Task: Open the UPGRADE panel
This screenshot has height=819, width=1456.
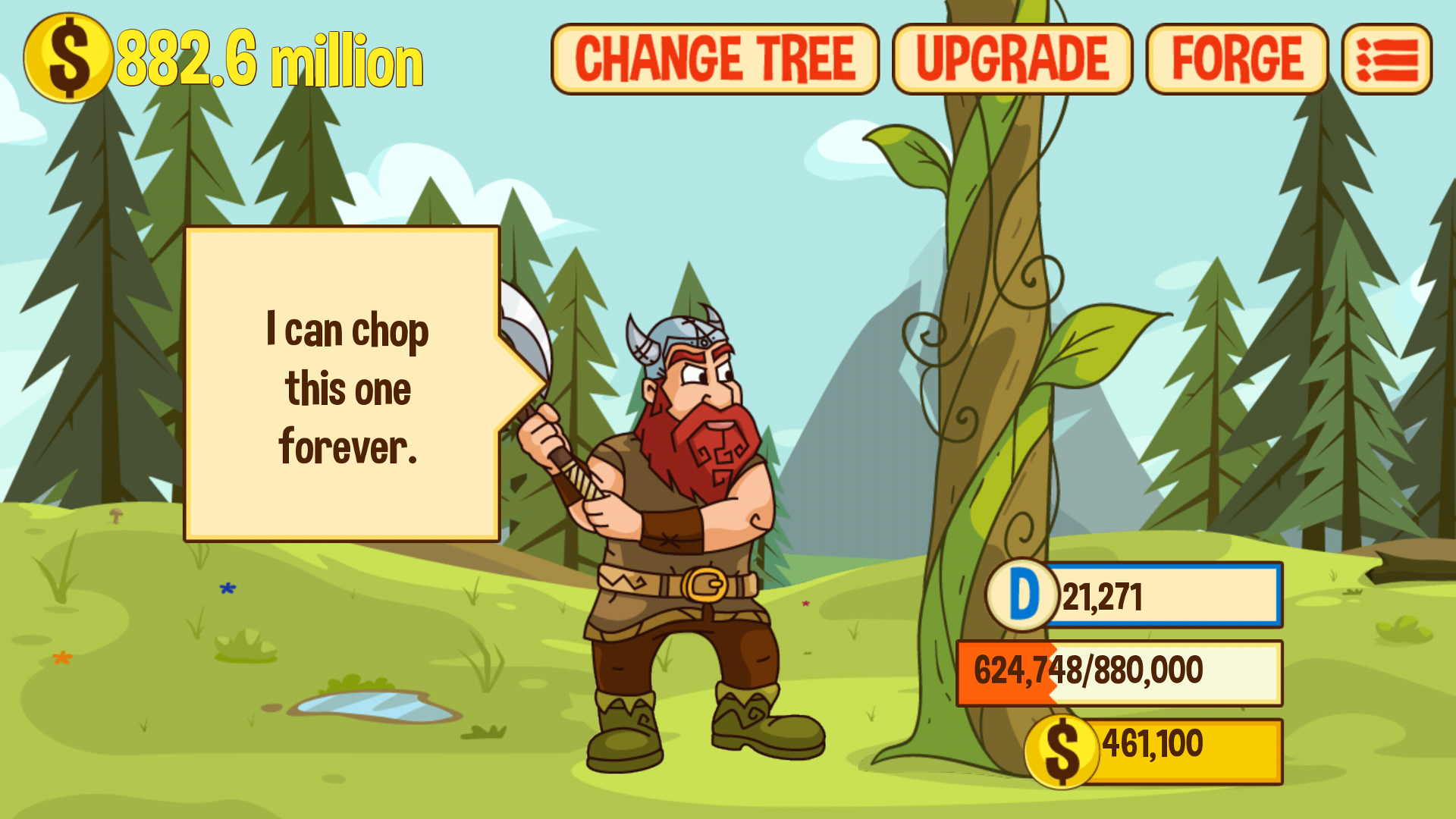Action: coord(1014,57)
